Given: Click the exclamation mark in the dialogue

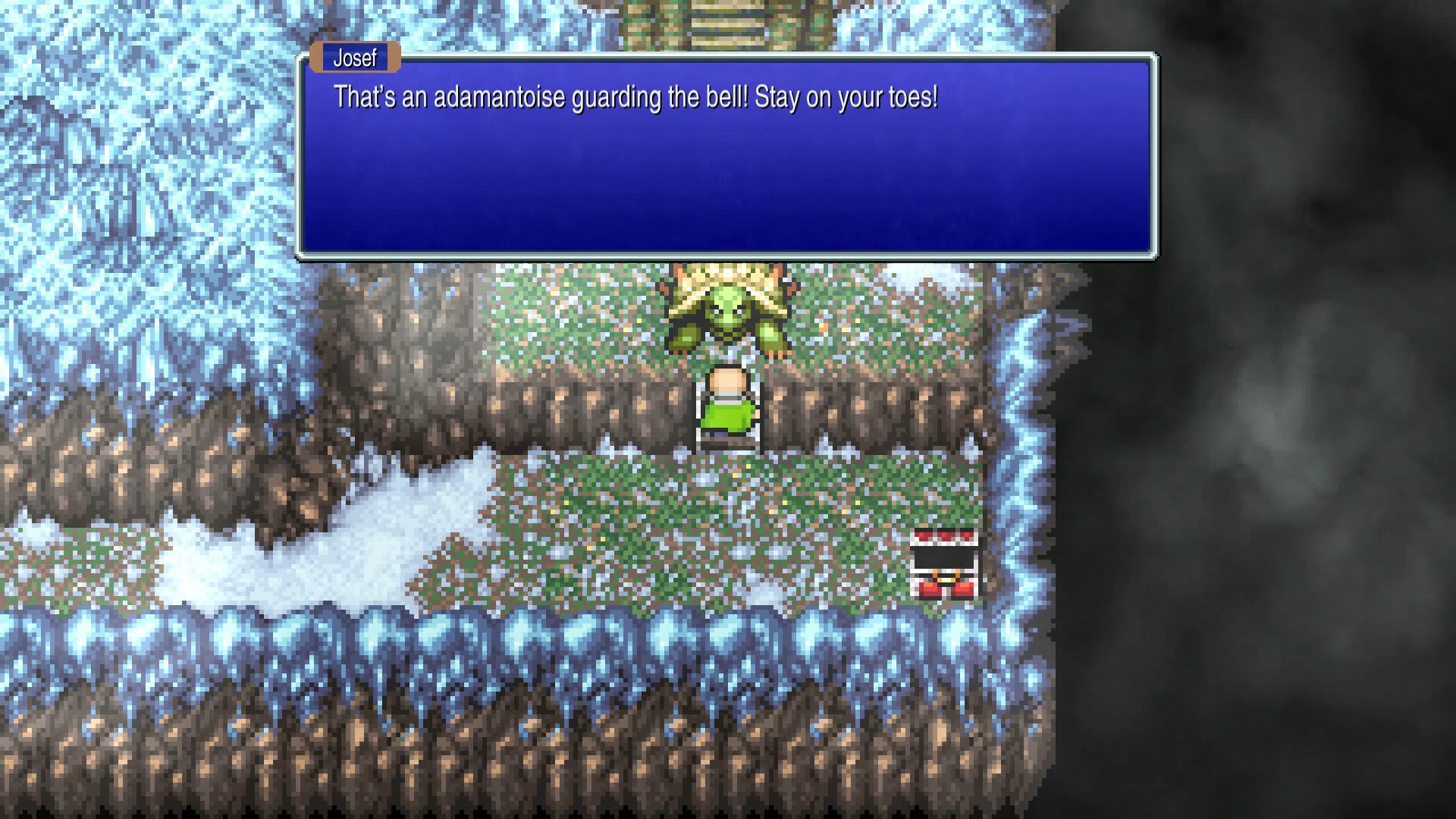Looking at the screenshot, I should (x=936, y=97).
